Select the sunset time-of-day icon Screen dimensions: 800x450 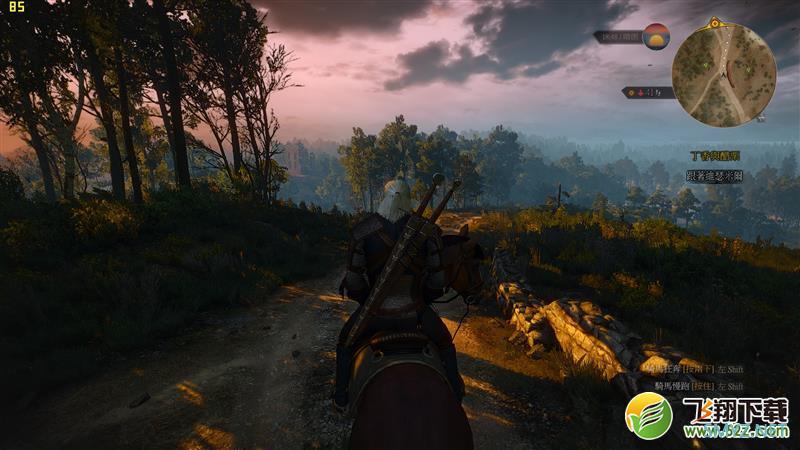[x=656, y=36]
